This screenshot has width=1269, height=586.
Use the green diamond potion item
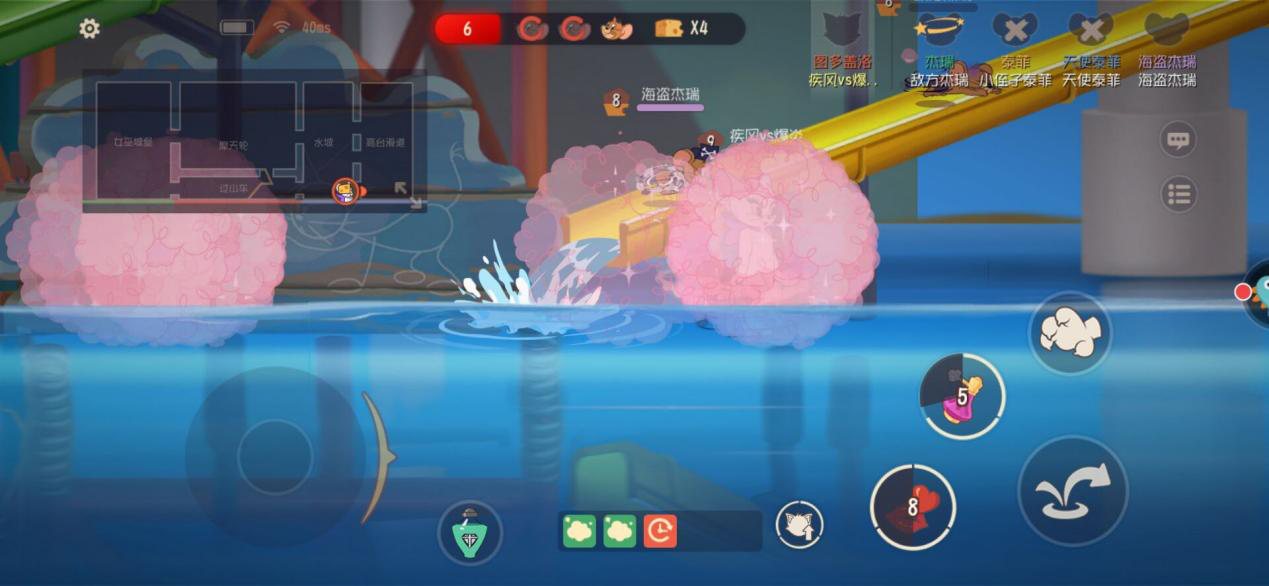(470, 531)
